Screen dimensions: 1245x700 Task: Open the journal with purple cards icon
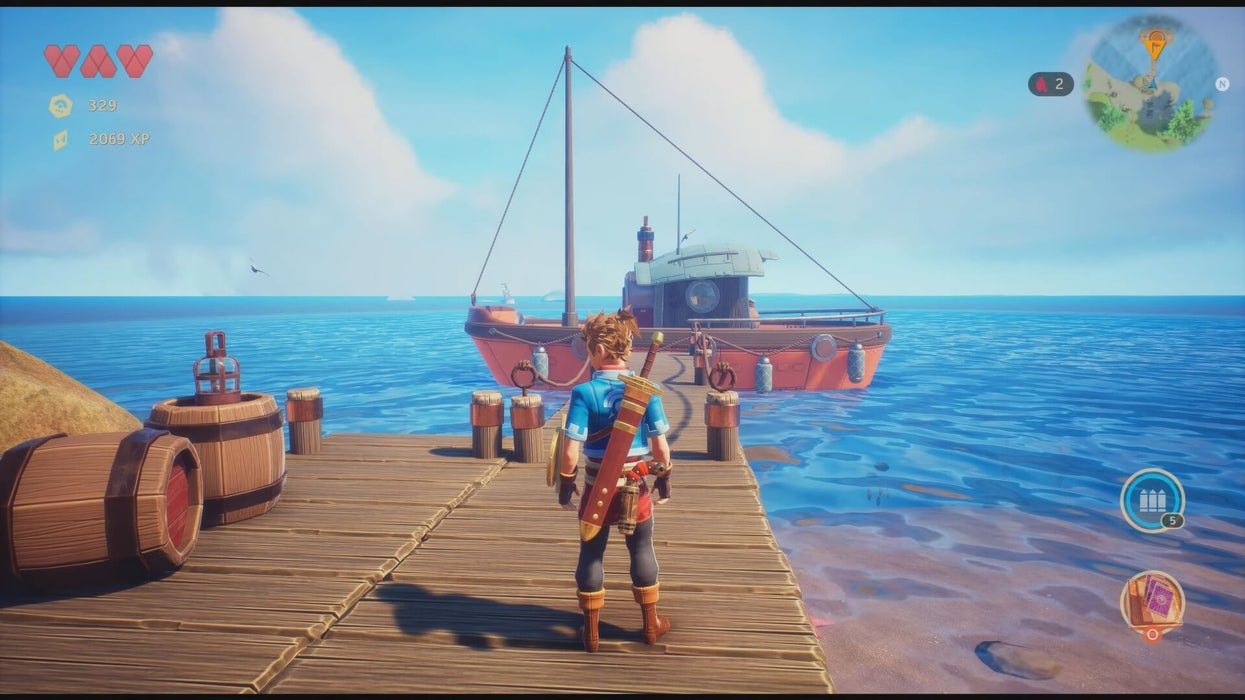tap(1152, 602)
